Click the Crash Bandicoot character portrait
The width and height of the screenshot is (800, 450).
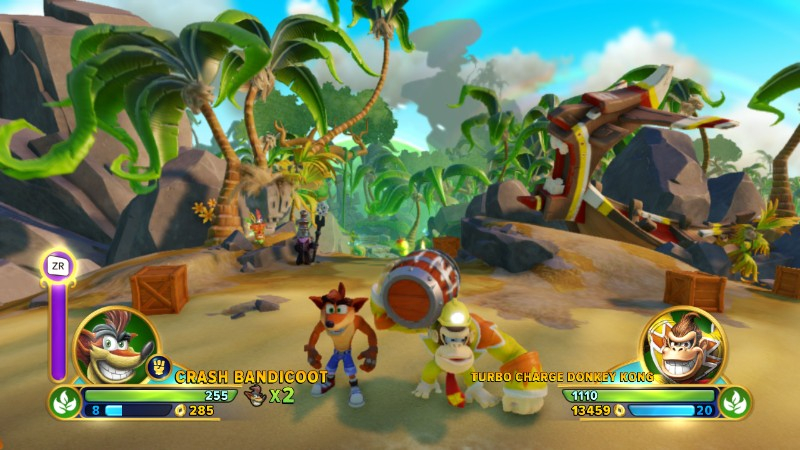[x=115, y=345]
